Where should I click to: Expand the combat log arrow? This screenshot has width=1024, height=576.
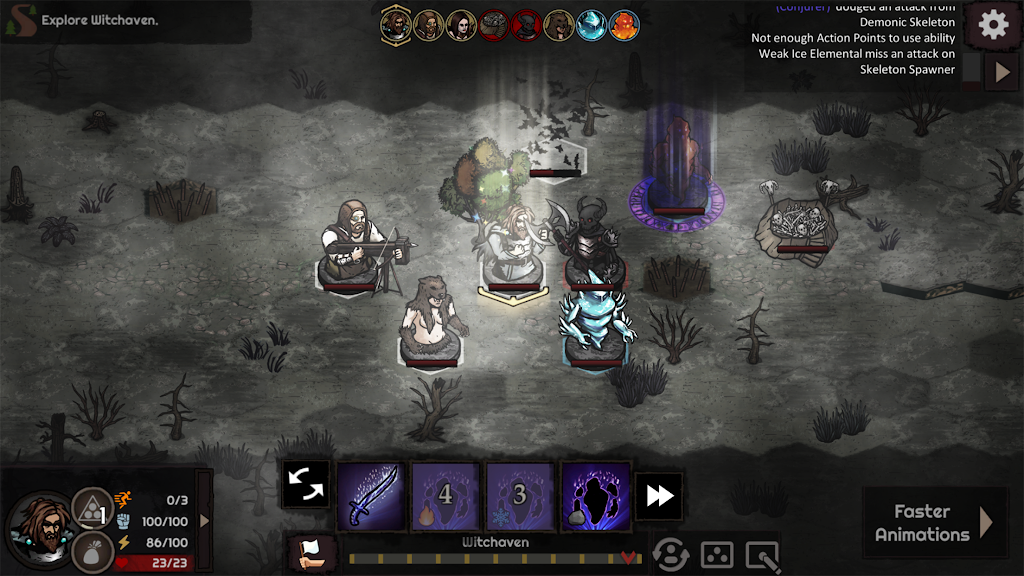point(1001,71)
